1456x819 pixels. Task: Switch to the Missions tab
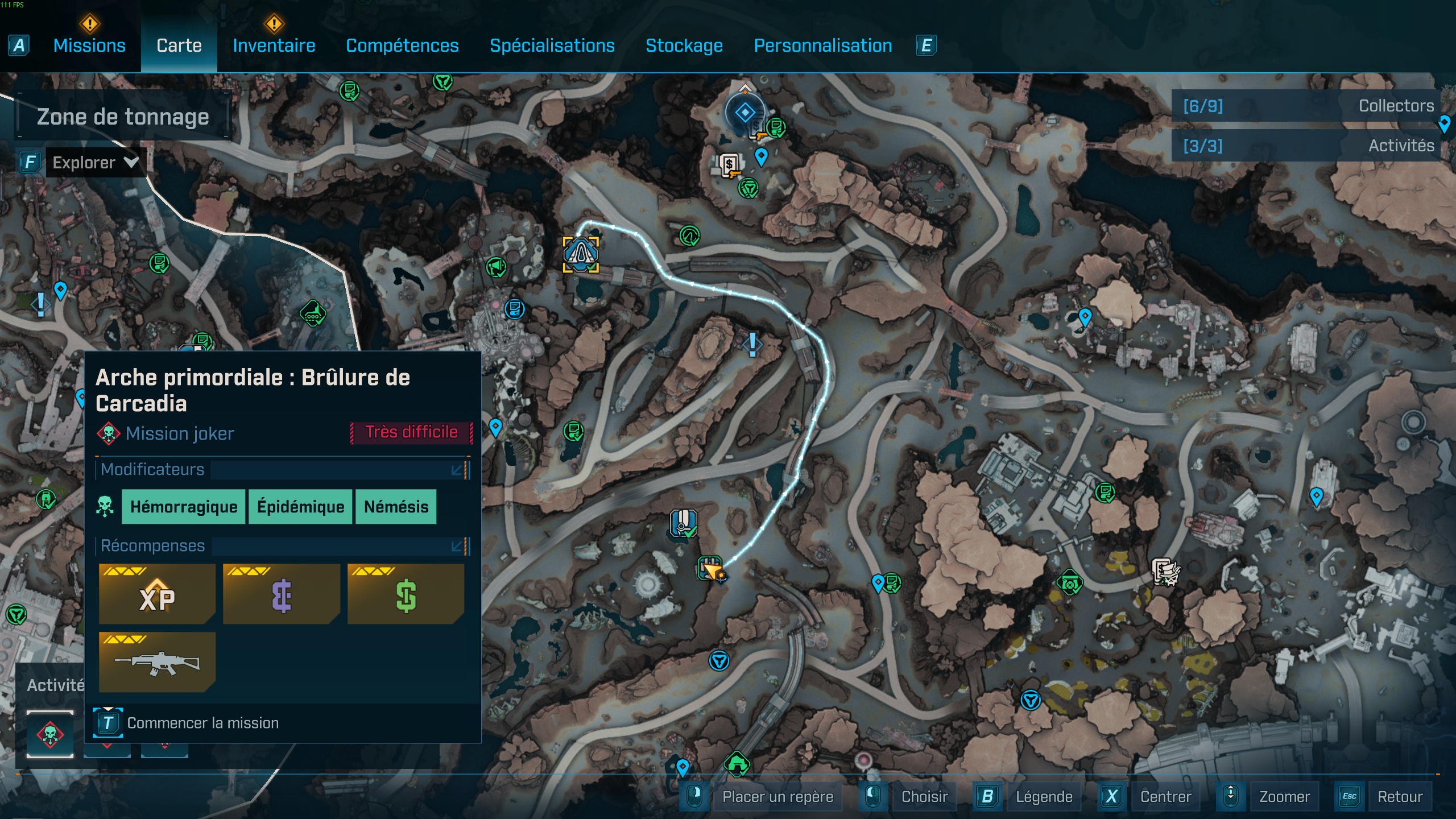89,45
